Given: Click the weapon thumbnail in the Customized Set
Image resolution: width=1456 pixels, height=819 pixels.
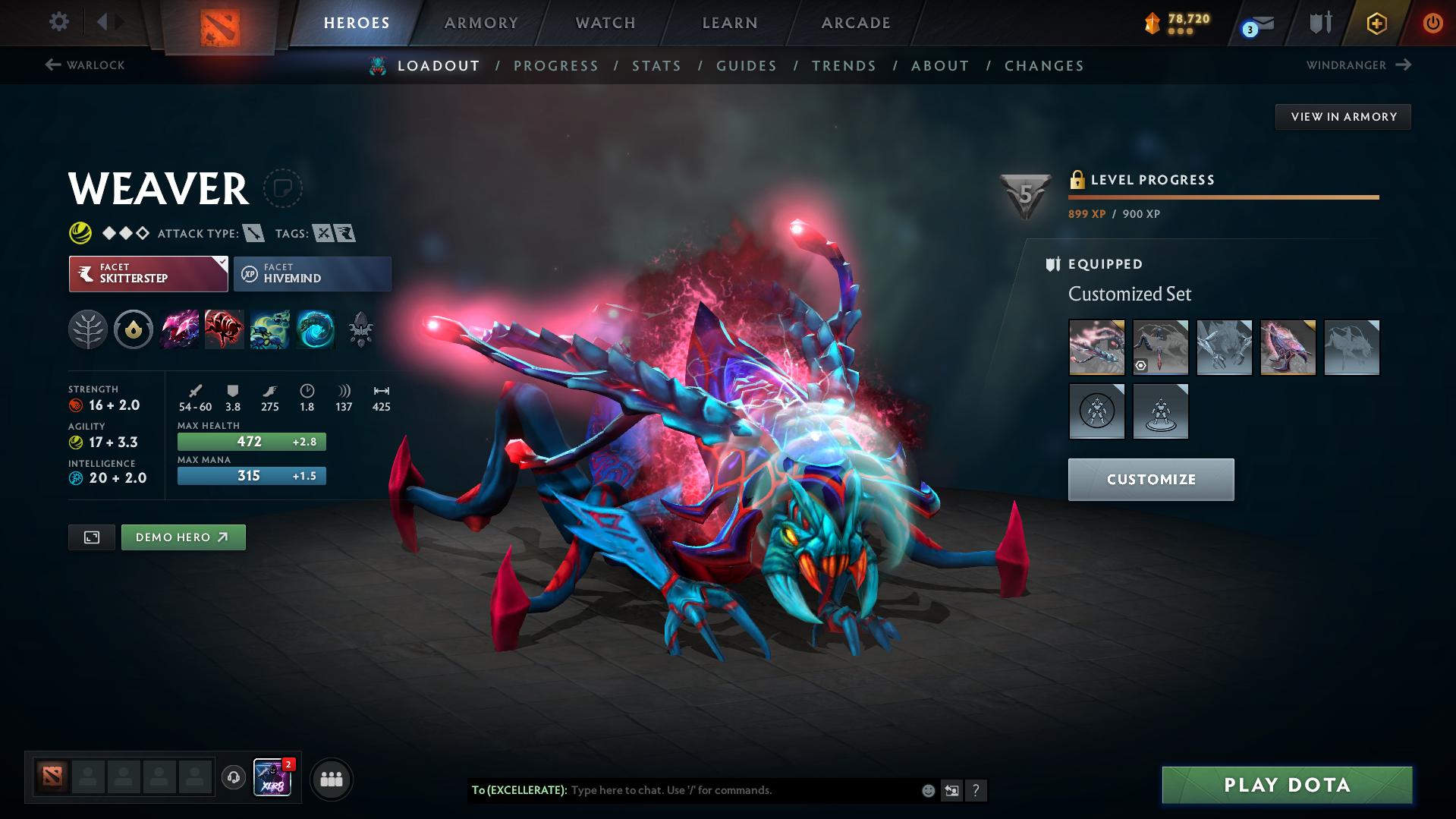Looking at the screenshot, I should pos(1096,347).
